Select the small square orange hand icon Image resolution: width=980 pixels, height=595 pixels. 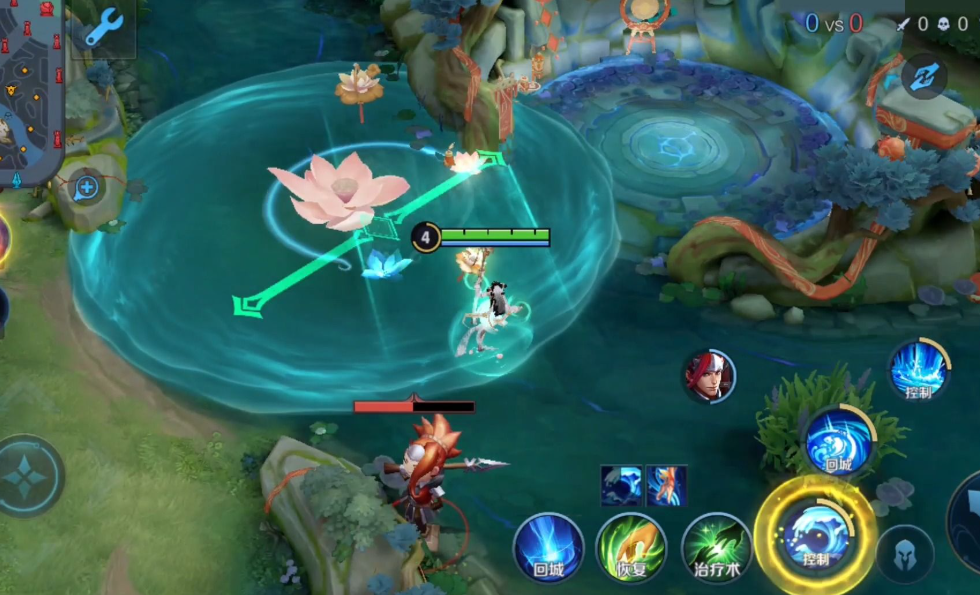(x=666, y=485)
